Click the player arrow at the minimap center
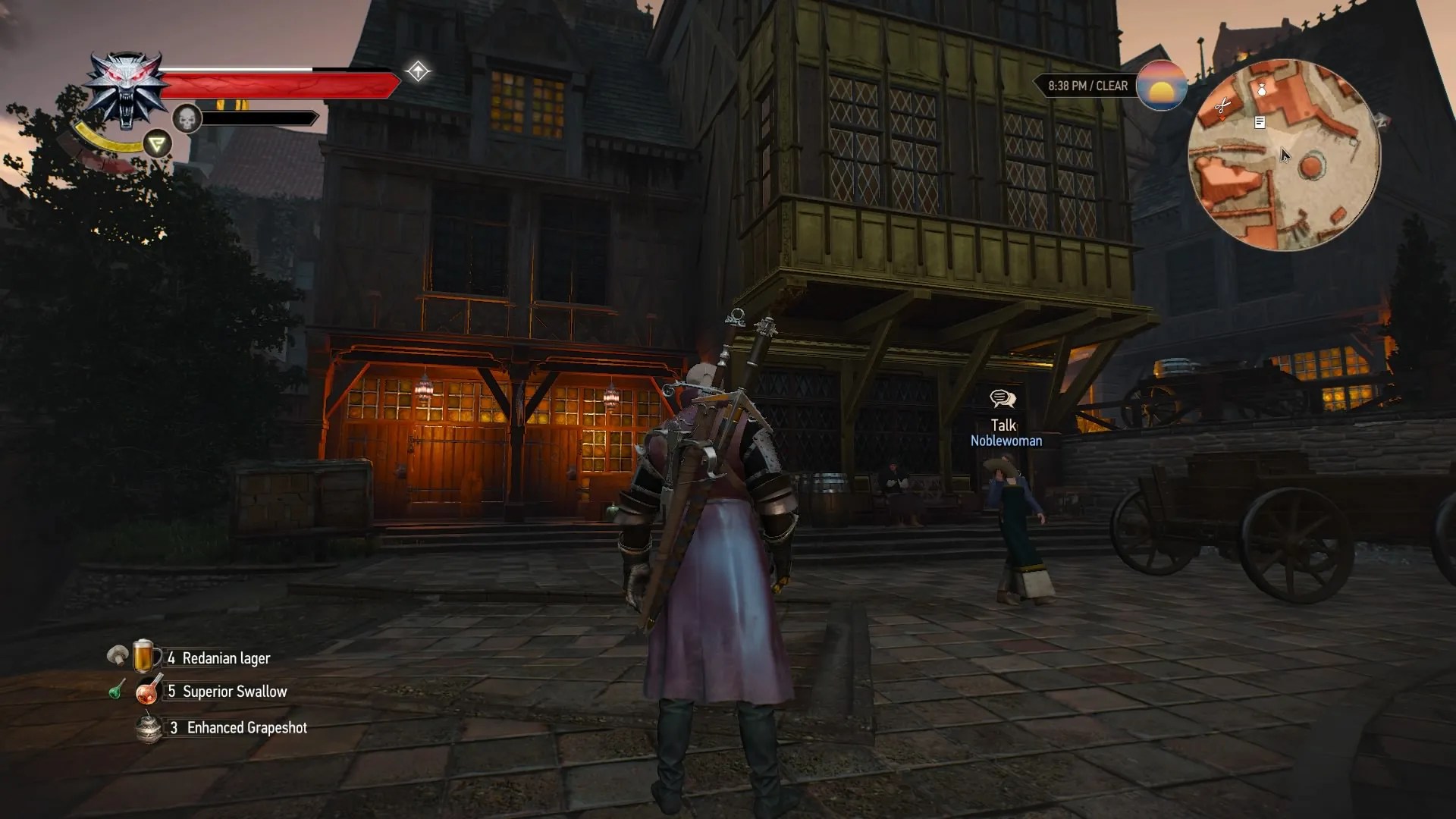The width and height of the screenshot is (1456, 819). (1285, 154)
